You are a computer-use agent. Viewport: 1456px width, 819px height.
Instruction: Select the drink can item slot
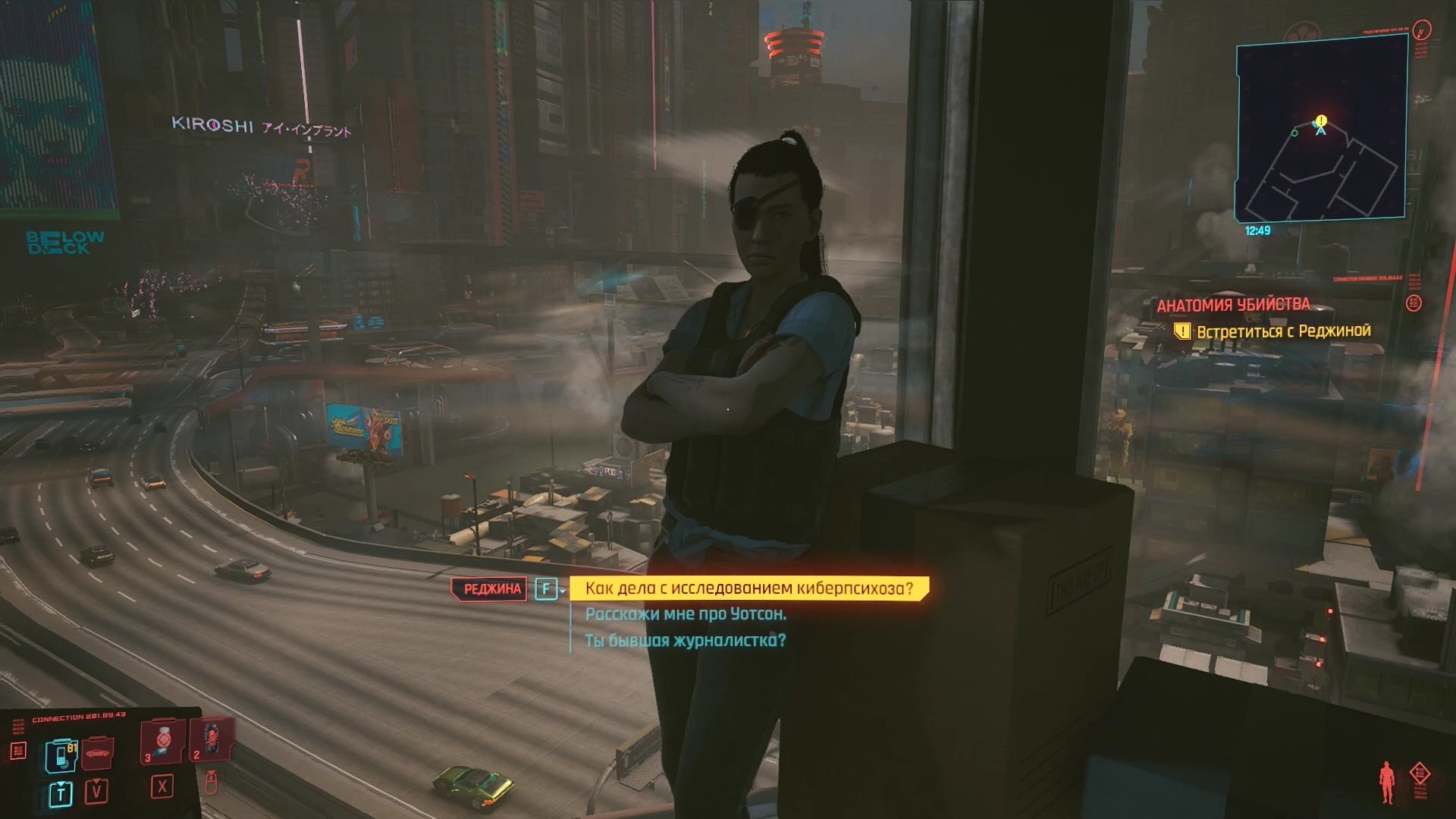[212, 739]
